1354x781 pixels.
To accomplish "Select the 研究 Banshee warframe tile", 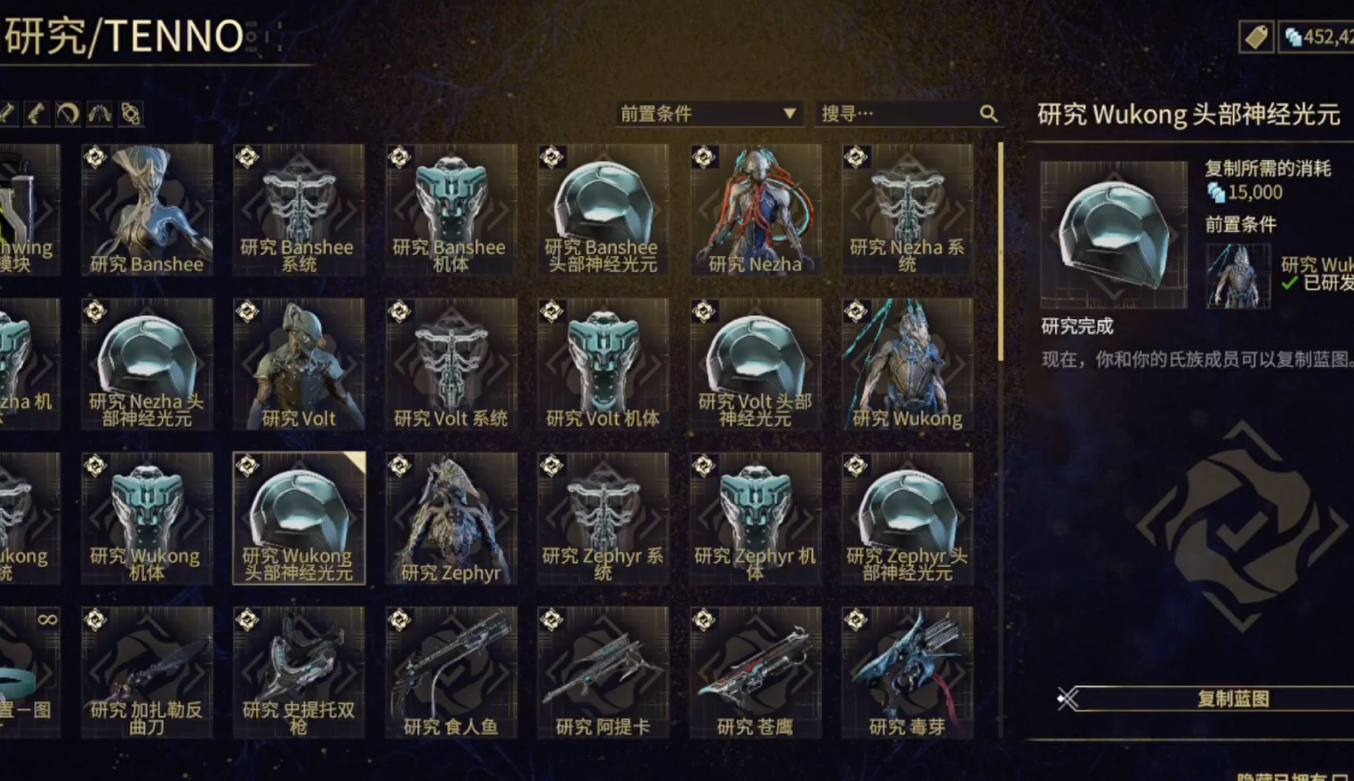I will tap(147, 210).
